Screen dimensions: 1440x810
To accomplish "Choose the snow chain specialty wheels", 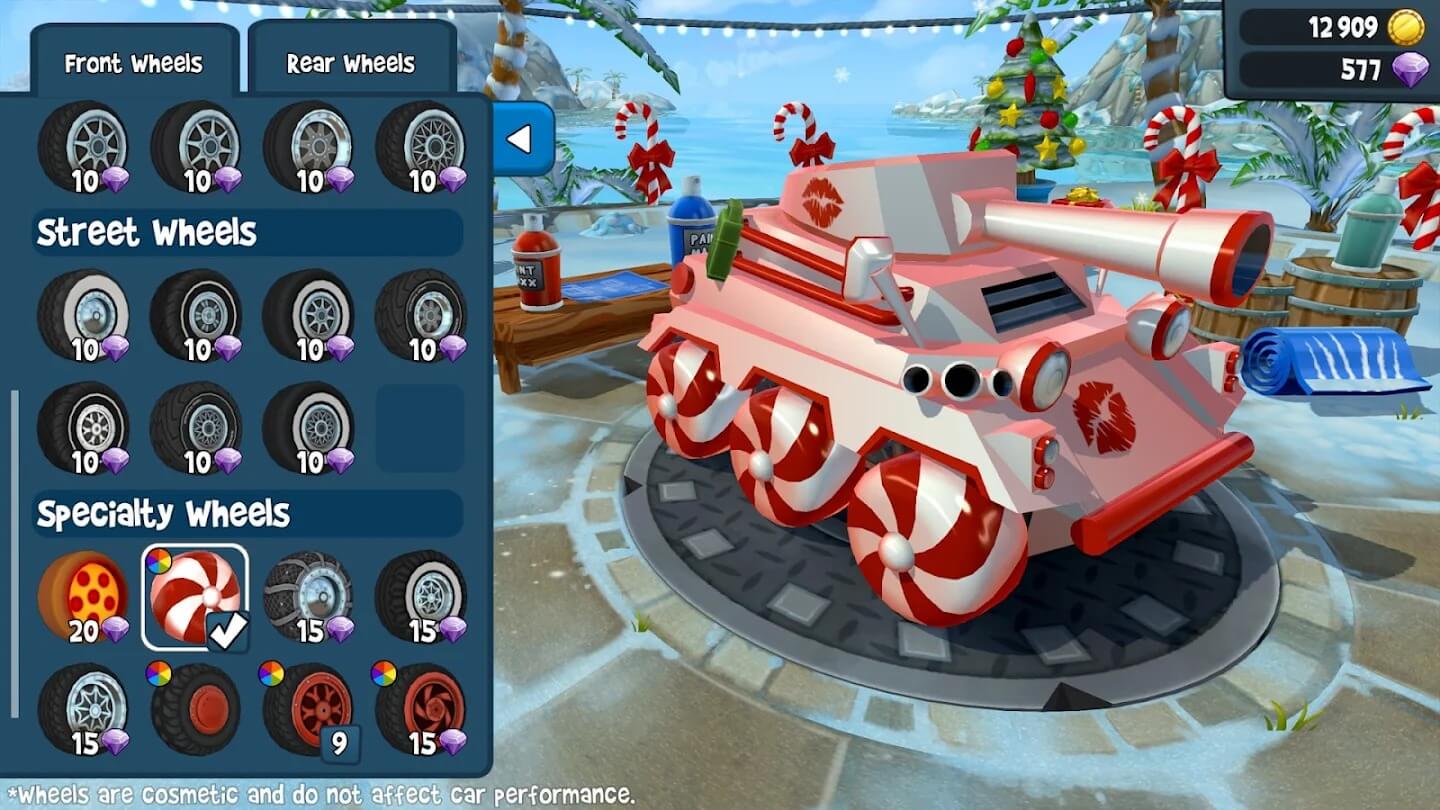I will coord(310,595).
